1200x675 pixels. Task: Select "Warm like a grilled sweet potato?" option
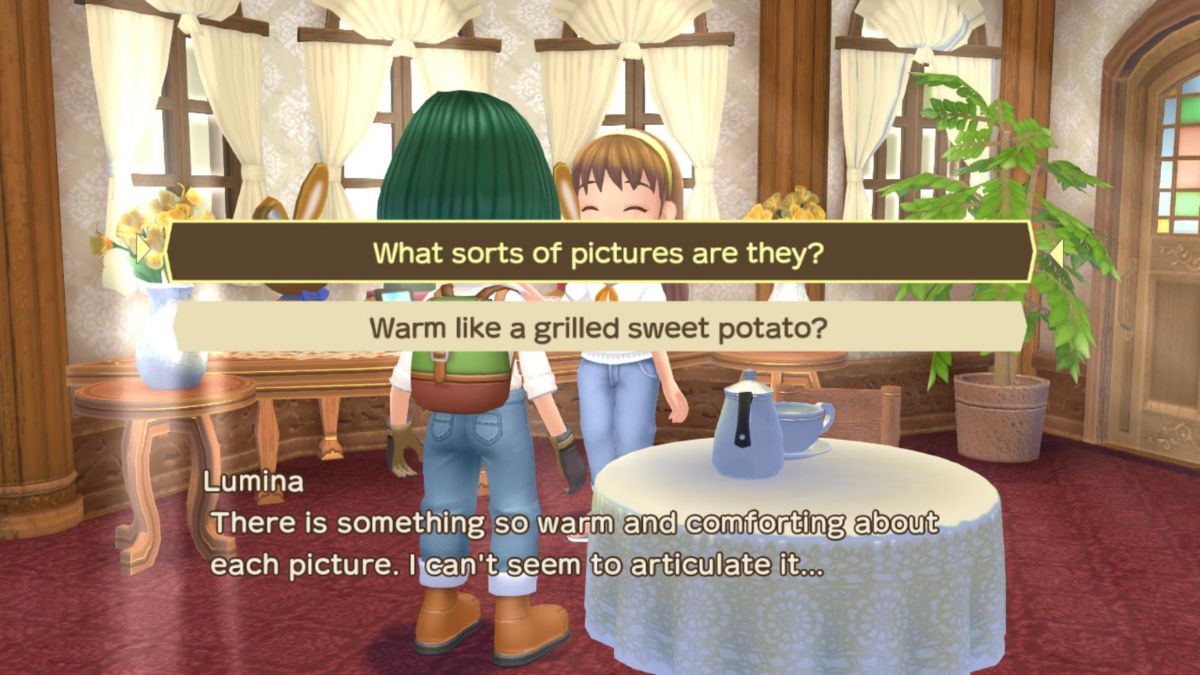pos(598,327)
